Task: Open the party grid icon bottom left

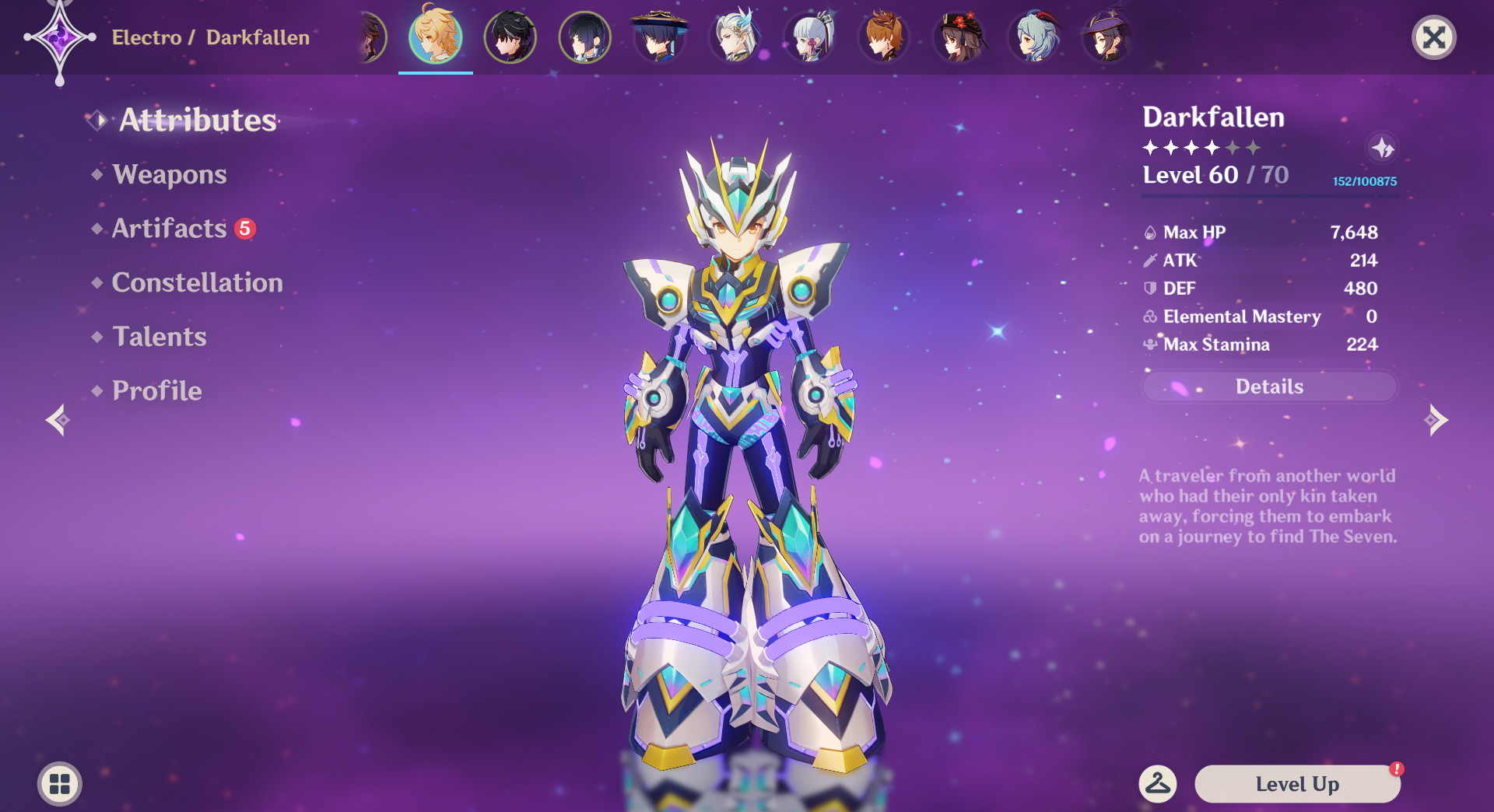Action: pyautogui.click(x=58, y=784)
